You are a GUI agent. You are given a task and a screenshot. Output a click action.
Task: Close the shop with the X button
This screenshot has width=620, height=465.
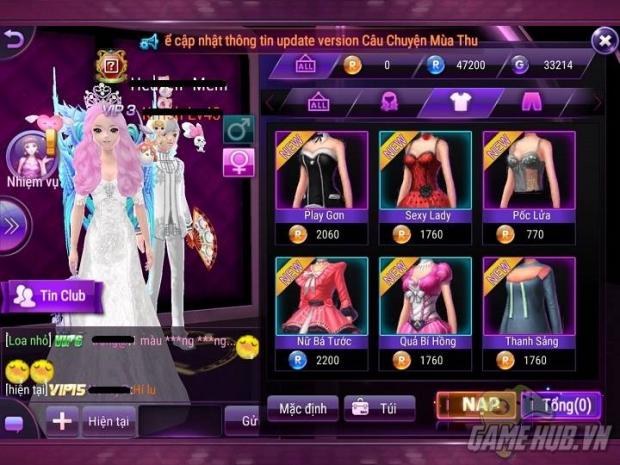(603, 41)
